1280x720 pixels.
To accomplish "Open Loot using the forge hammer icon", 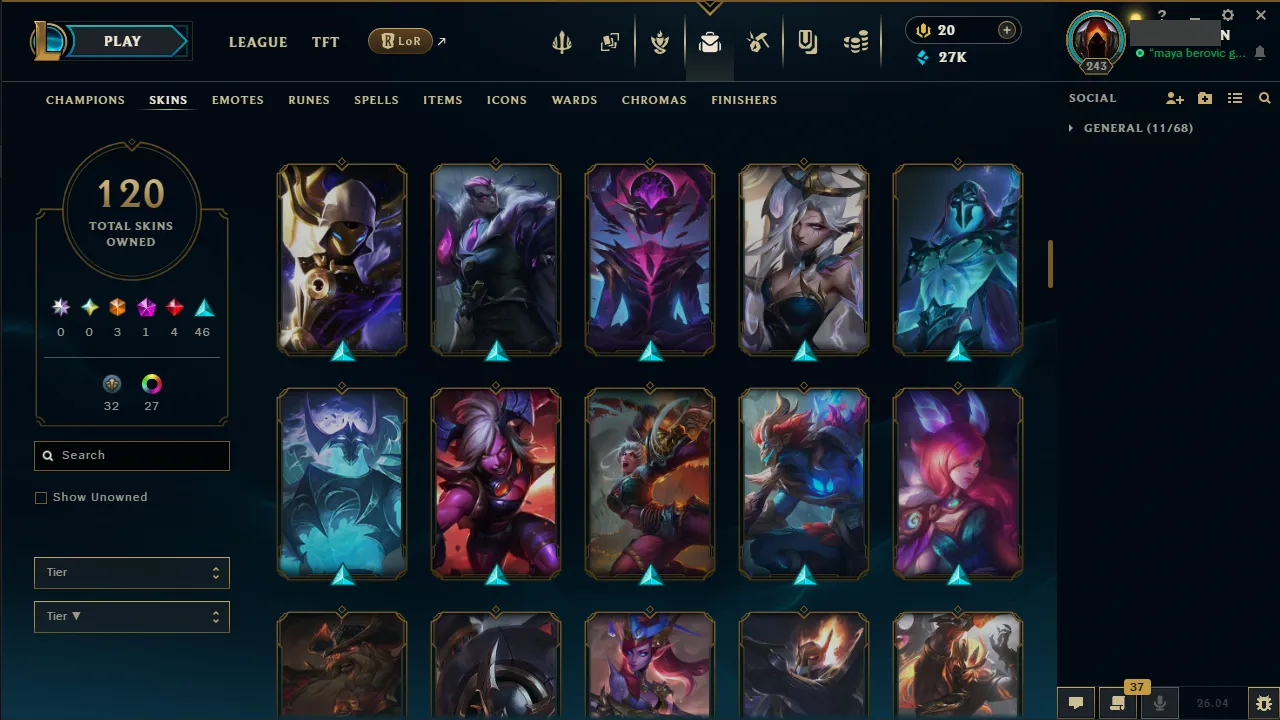I will 758,41.
